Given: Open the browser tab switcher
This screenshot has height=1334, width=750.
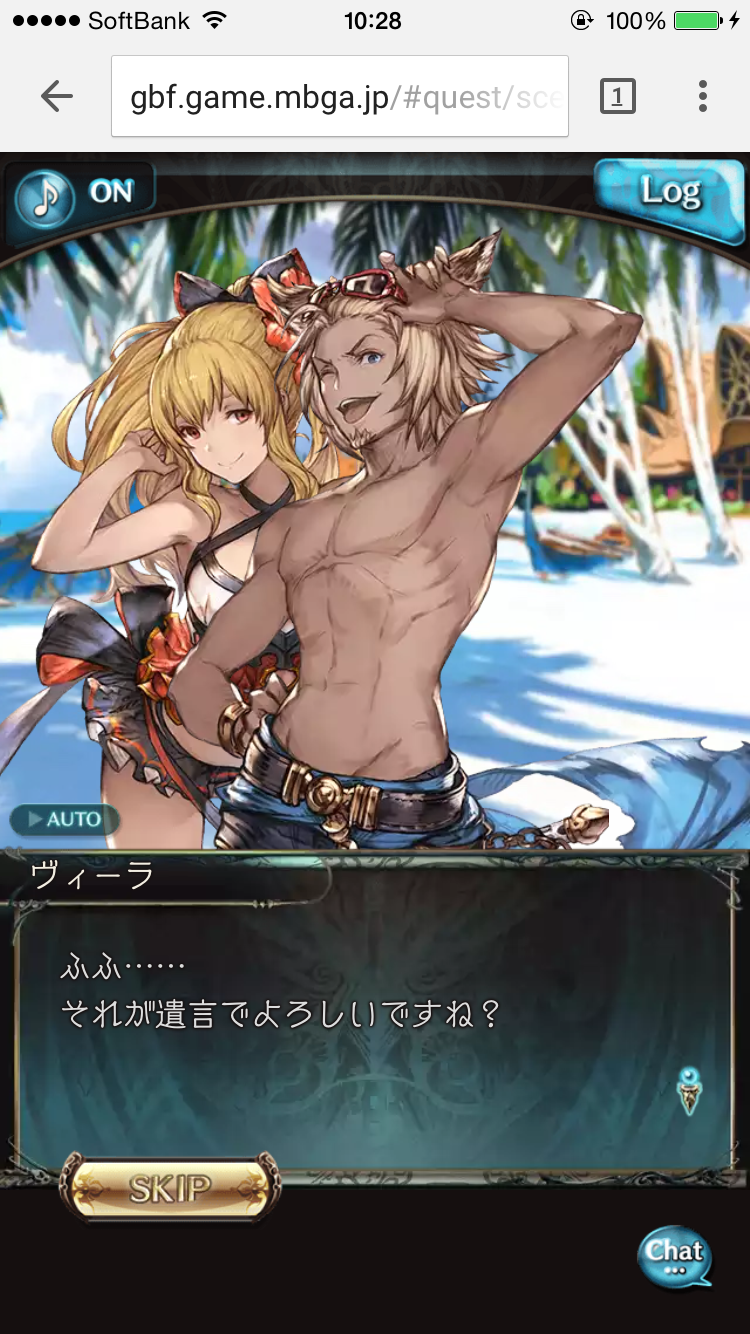Looking at the screenshot, I should tap(617, 96).
